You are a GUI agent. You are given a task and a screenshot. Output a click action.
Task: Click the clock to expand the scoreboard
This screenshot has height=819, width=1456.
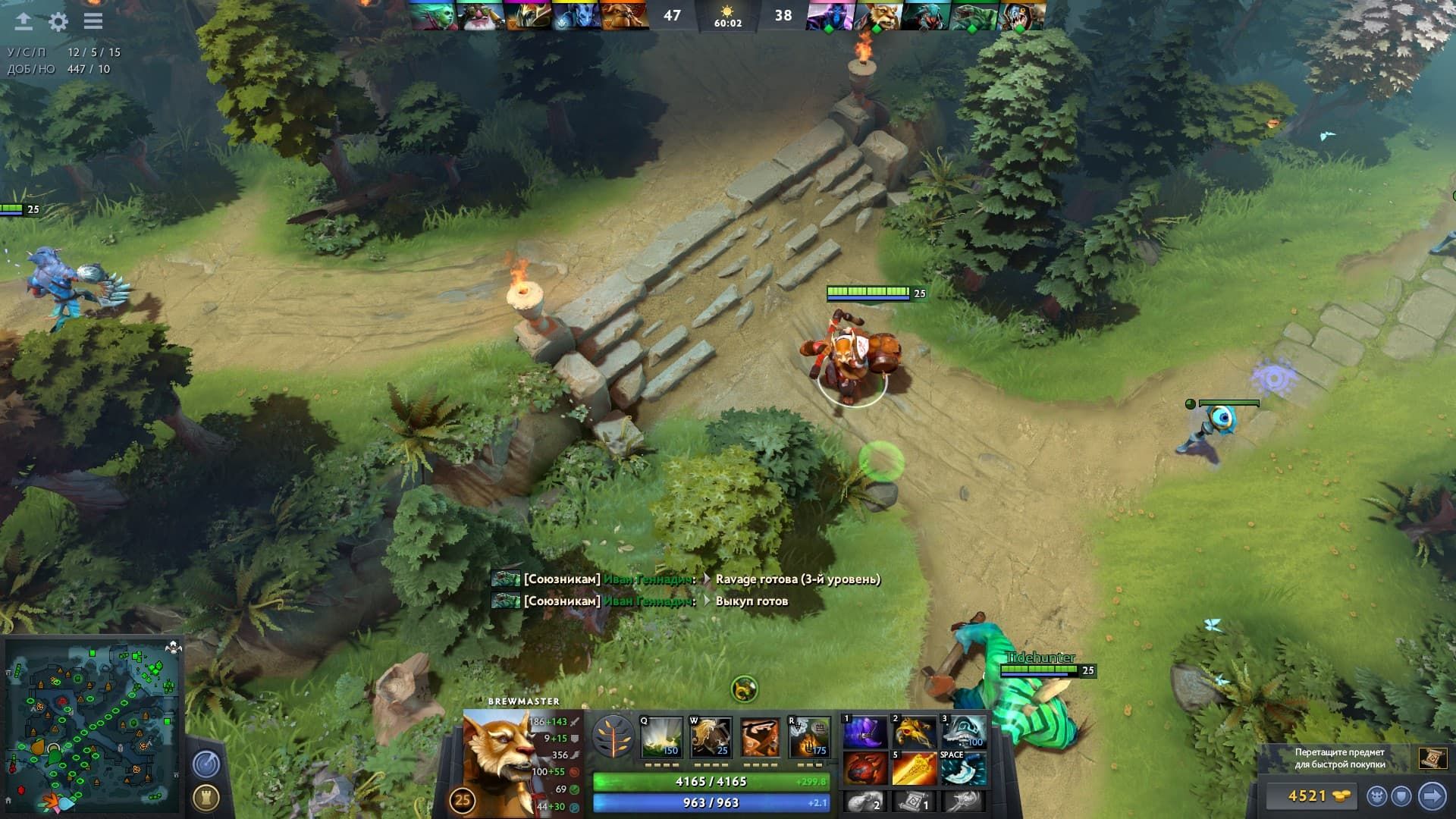[728, 20]
